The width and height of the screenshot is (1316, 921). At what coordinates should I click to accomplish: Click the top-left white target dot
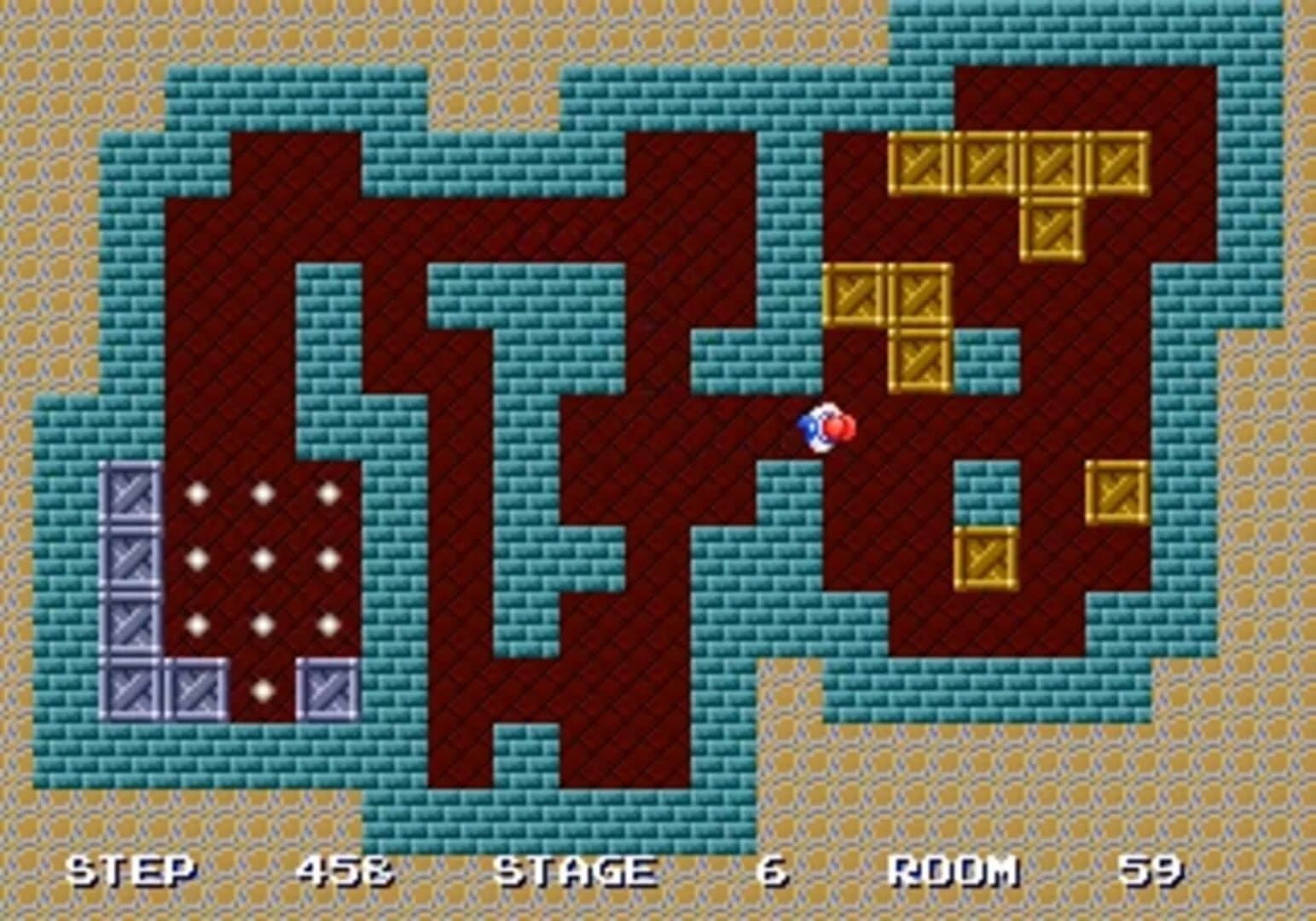tap(198, 493)
